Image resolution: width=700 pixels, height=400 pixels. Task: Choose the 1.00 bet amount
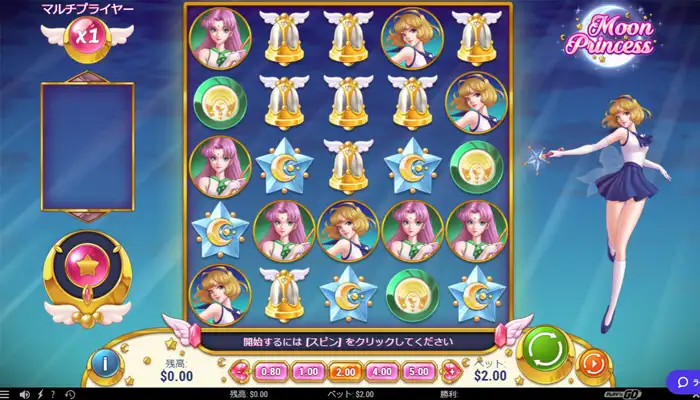point(309,371)
